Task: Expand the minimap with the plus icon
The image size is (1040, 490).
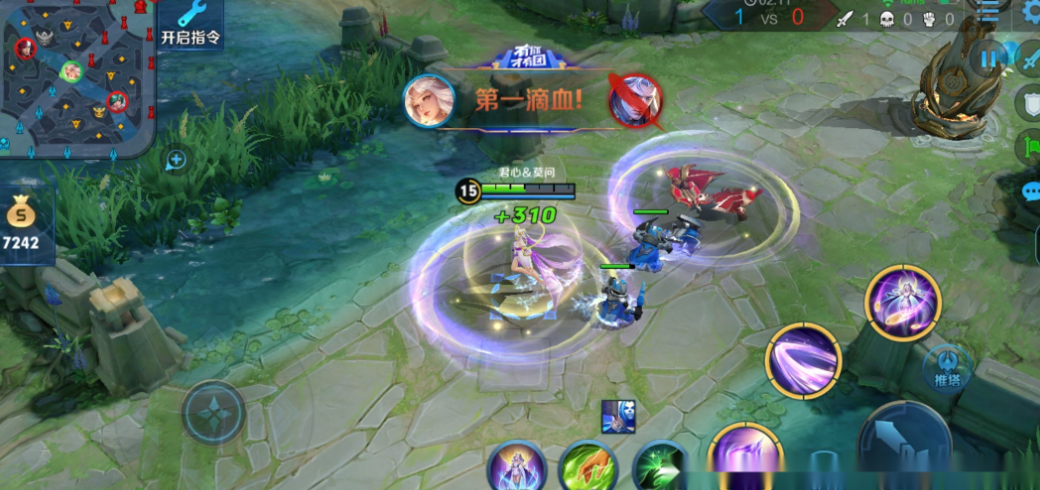Action: (x=176, y=159)
